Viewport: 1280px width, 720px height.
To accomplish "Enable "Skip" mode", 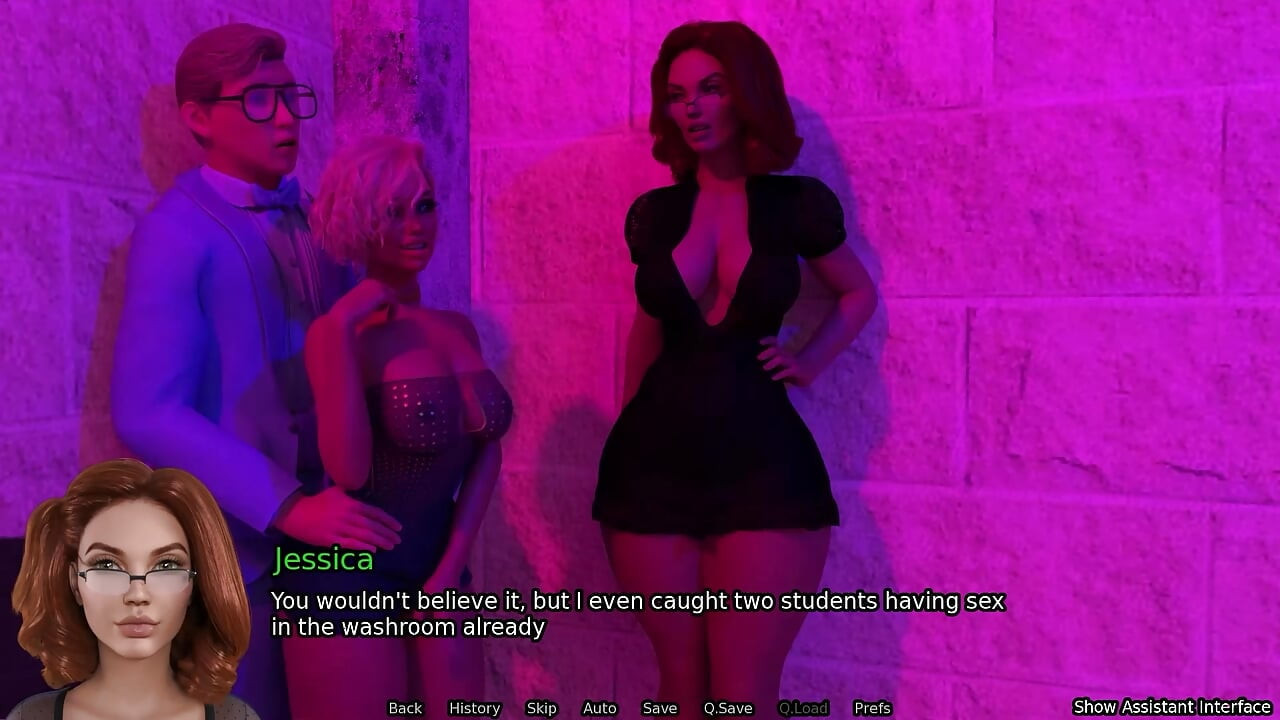I will tap(541, 707).
